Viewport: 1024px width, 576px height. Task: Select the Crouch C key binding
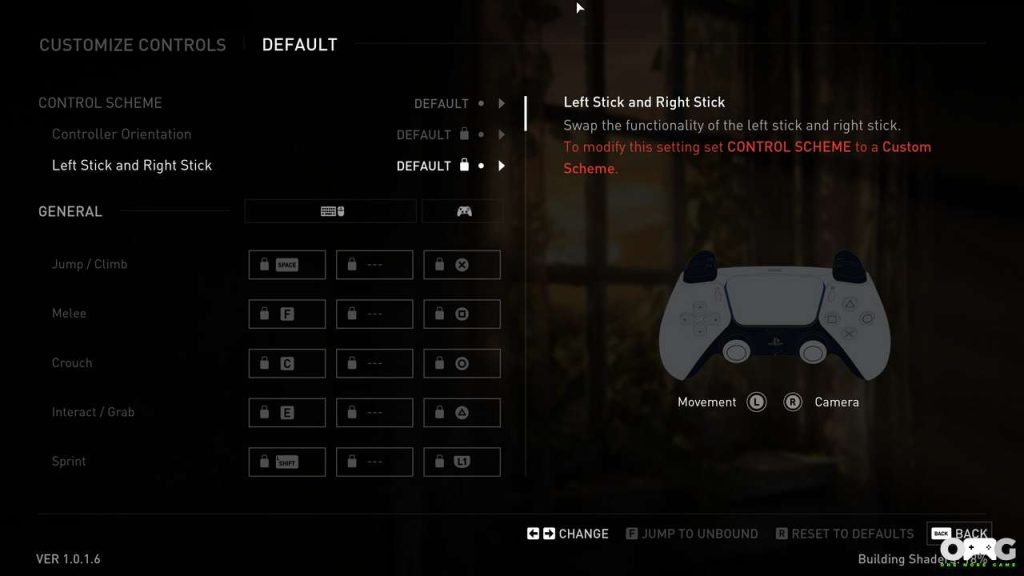click(287, 363)
